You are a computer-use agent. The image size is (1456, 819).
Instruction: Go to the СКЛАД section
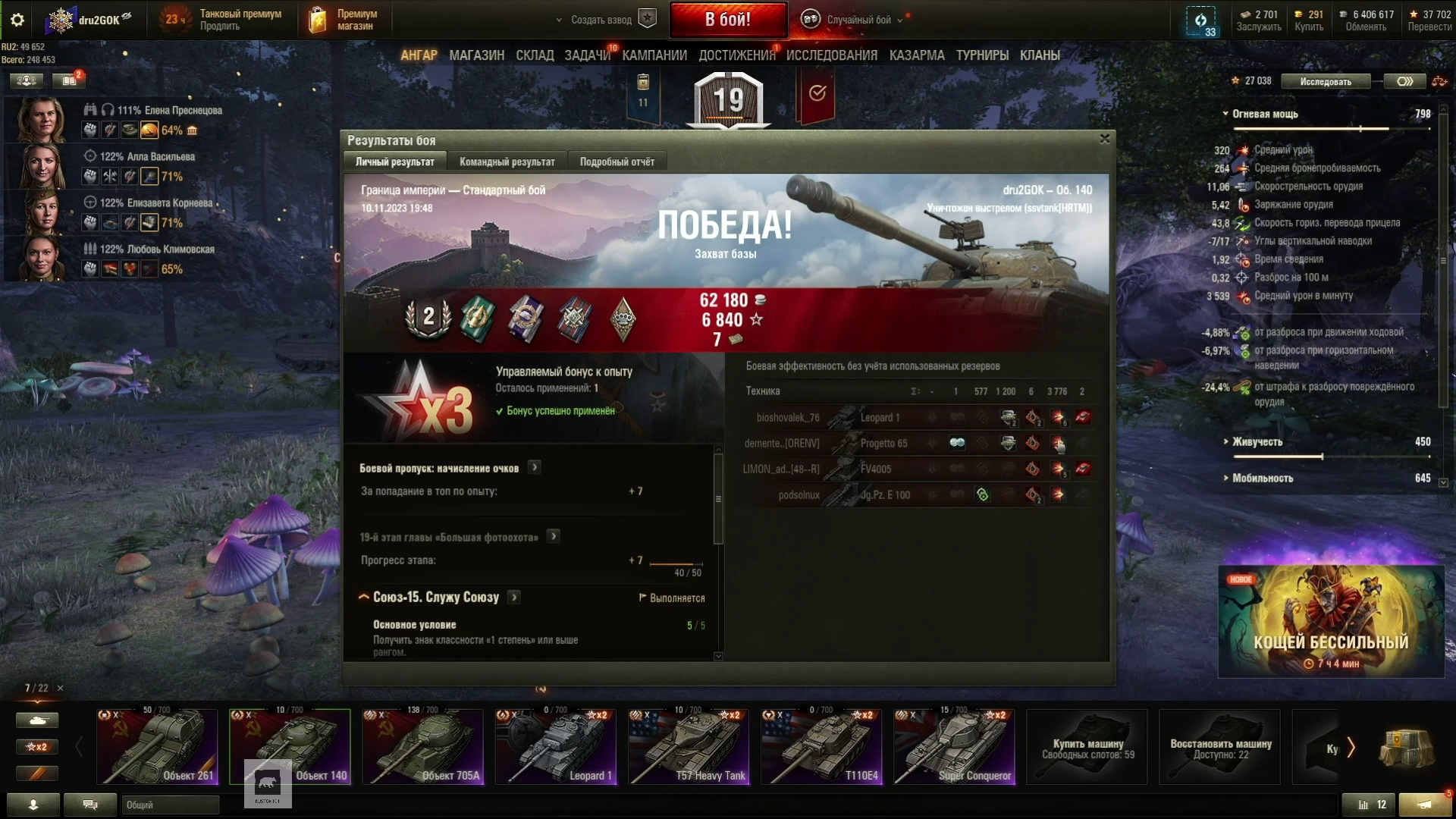click(x=535, y=55)
